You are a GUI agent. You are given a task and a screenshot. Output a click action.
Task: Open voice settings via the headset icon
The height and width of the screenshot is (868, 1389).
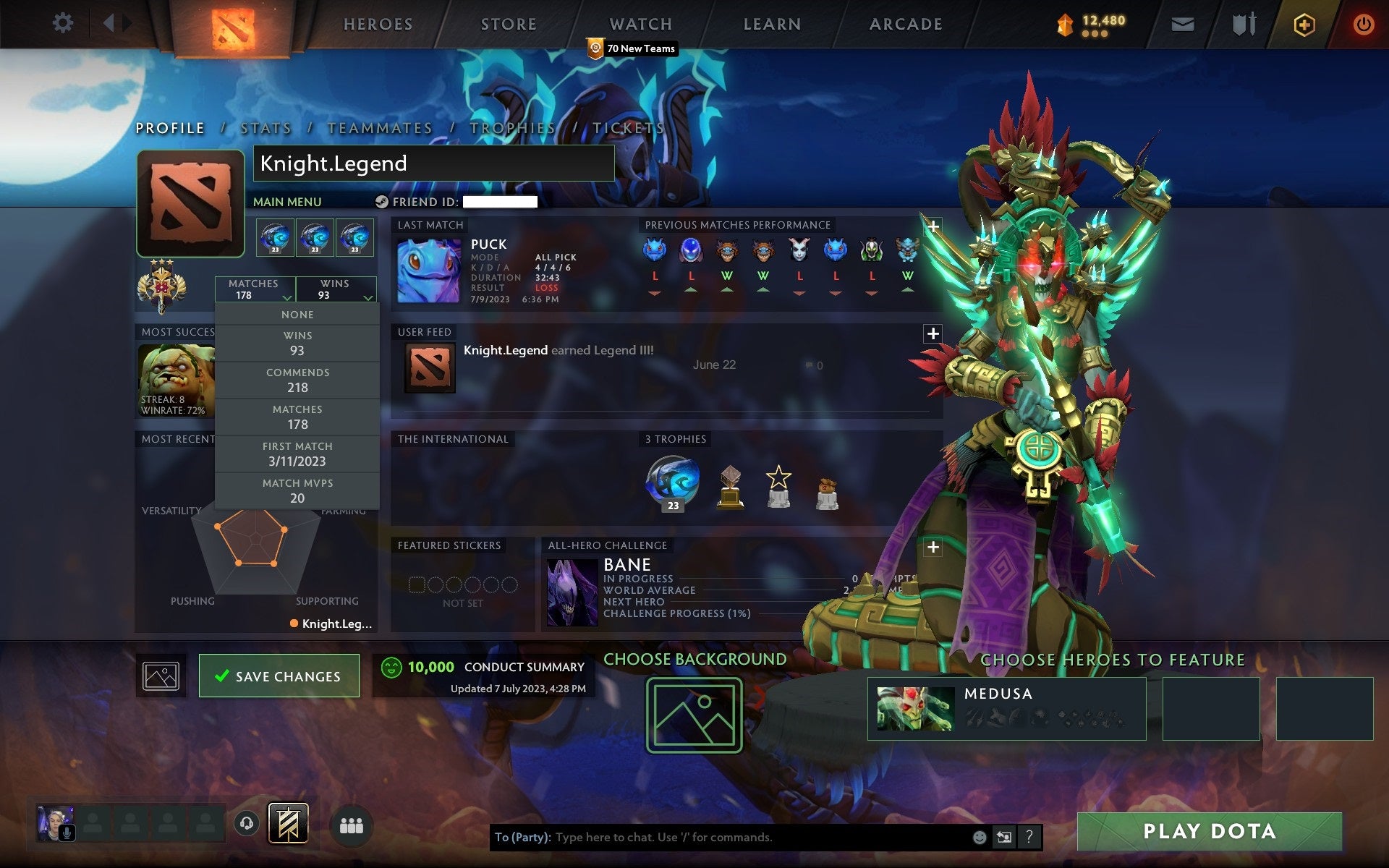click(x=247, y=822)
